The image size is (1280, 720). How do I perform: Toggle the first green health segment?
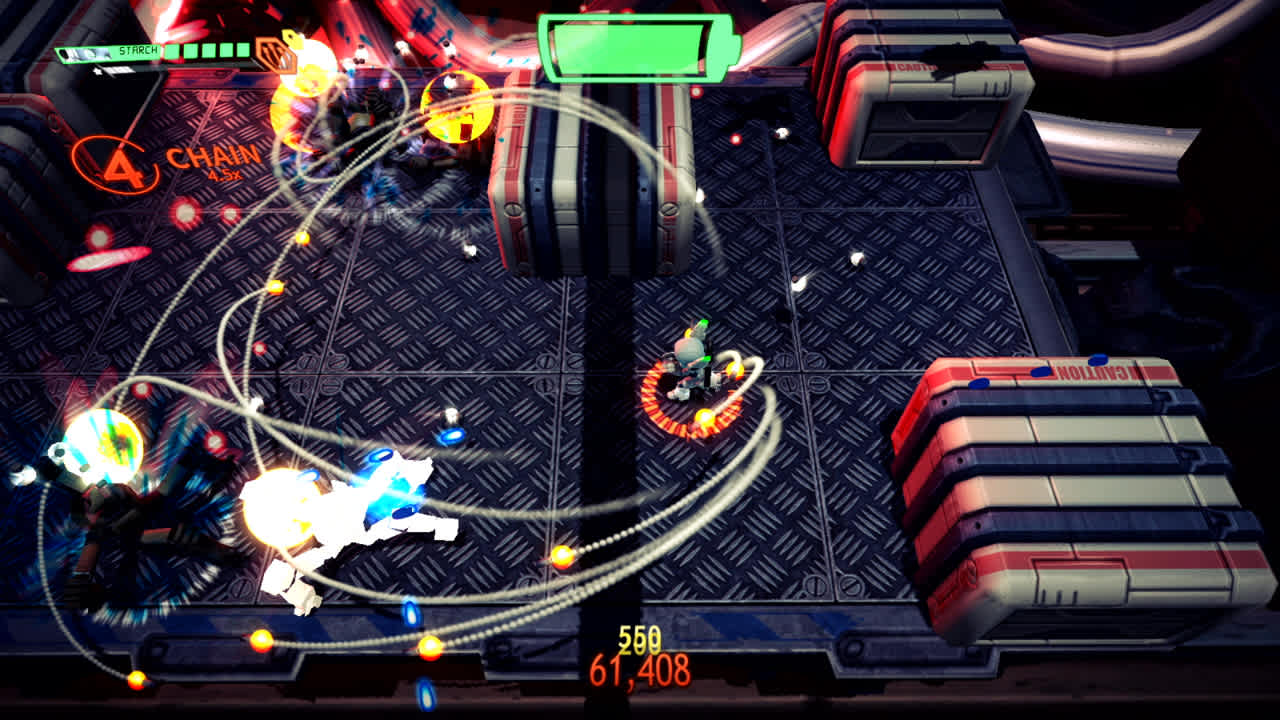(171, 50)
